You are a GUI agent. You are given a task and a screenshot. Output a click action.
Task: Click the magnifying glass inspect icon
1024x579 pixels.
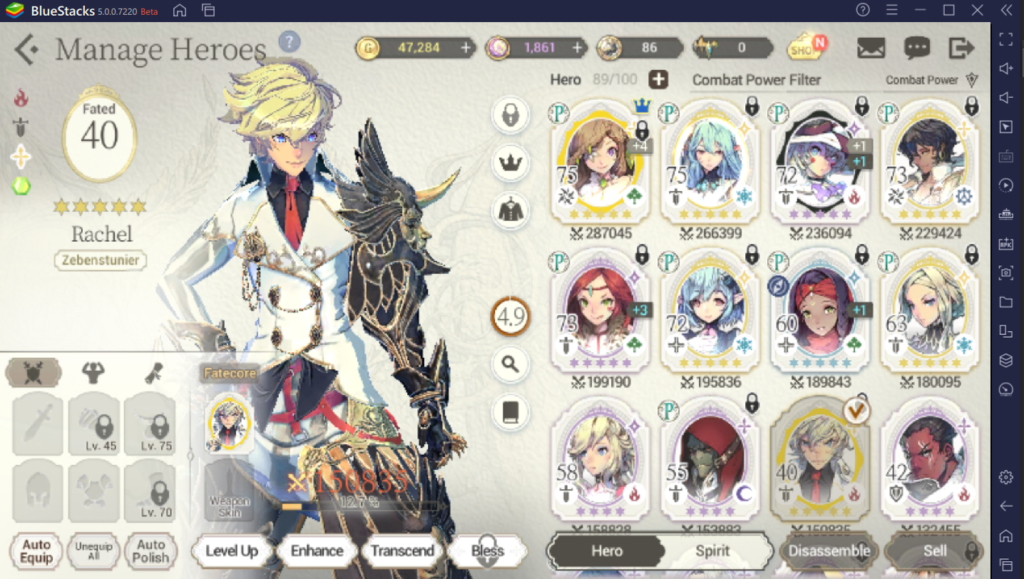click(510, 364)
